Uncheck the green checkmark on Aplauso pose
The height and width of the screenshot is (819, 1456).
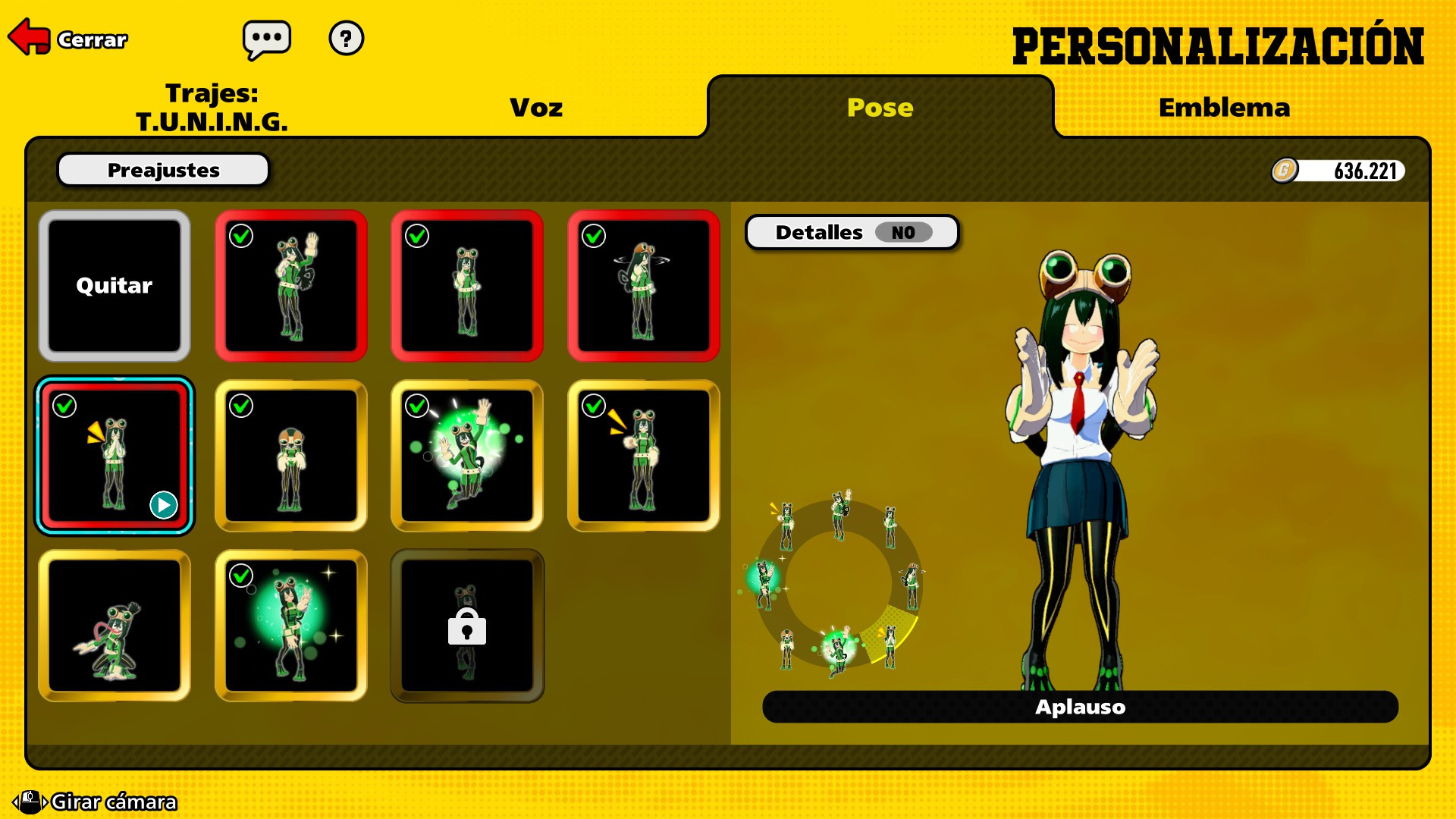tap(64, 406)
